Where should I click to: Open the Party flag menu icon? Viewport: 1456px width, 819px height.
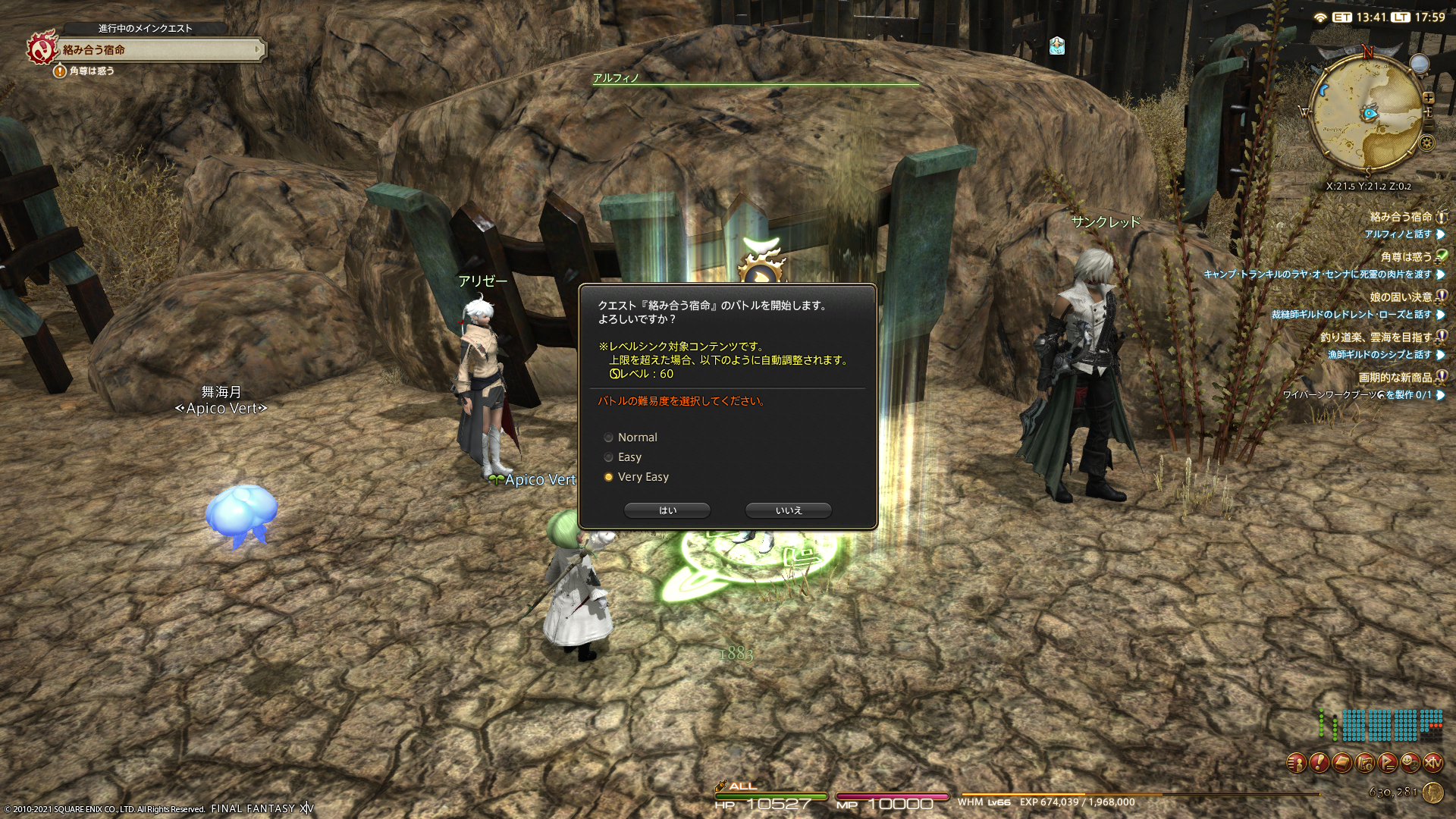click(x=1388, y=763)
